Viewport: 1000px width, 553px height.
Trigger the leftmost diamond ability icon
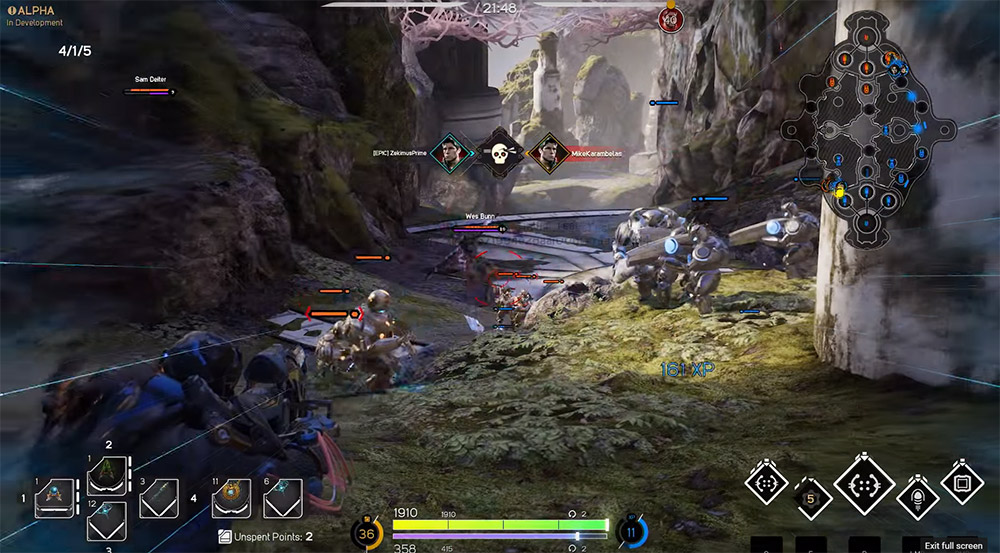[767, 484]
